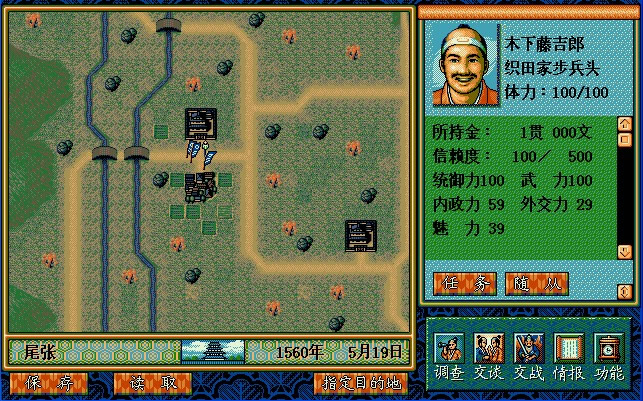
Task: Show the 随从 (followers) list
Action: [537, 283]
